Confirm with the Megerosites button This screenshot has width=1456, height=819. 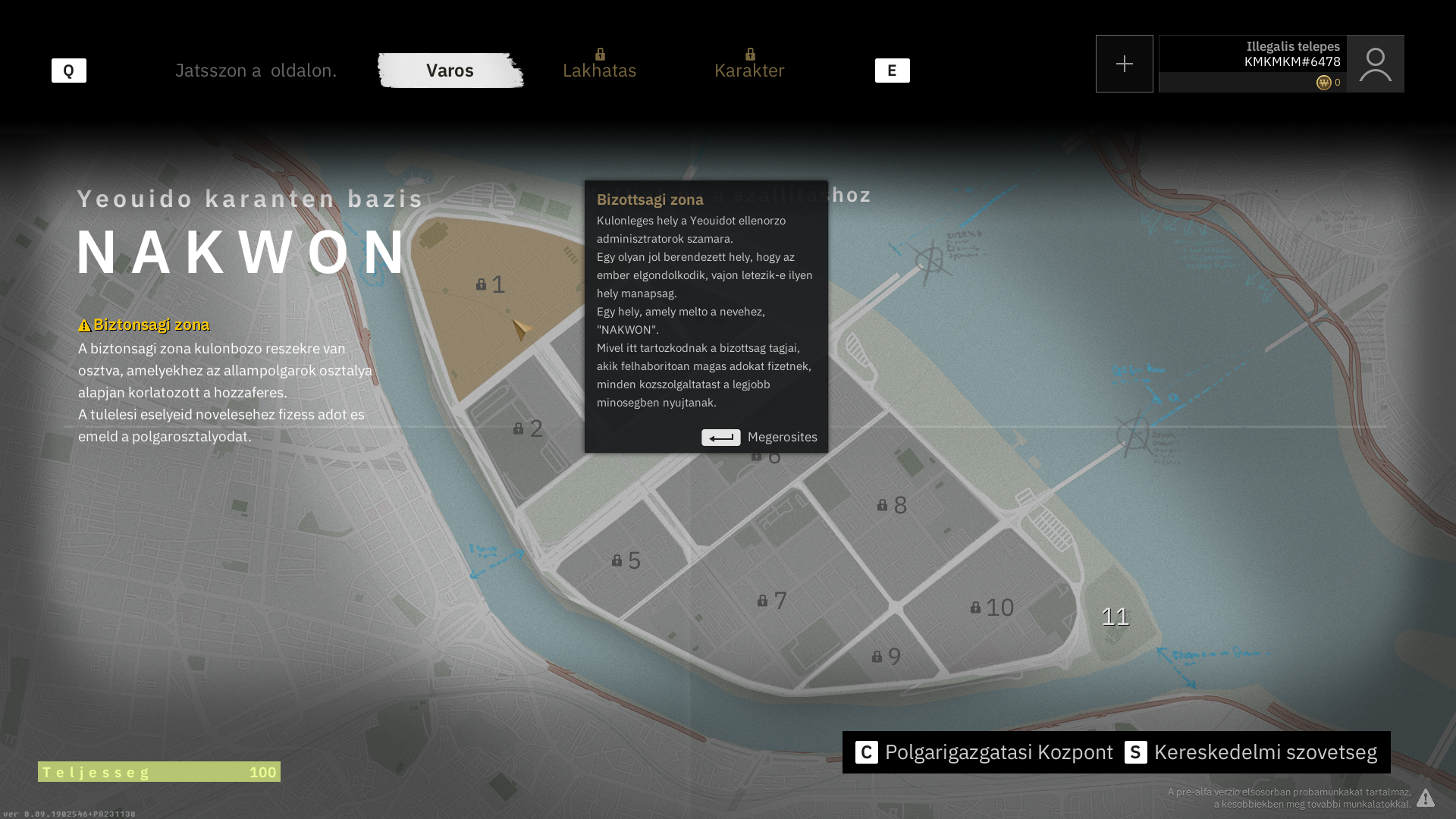pos(759,438)
